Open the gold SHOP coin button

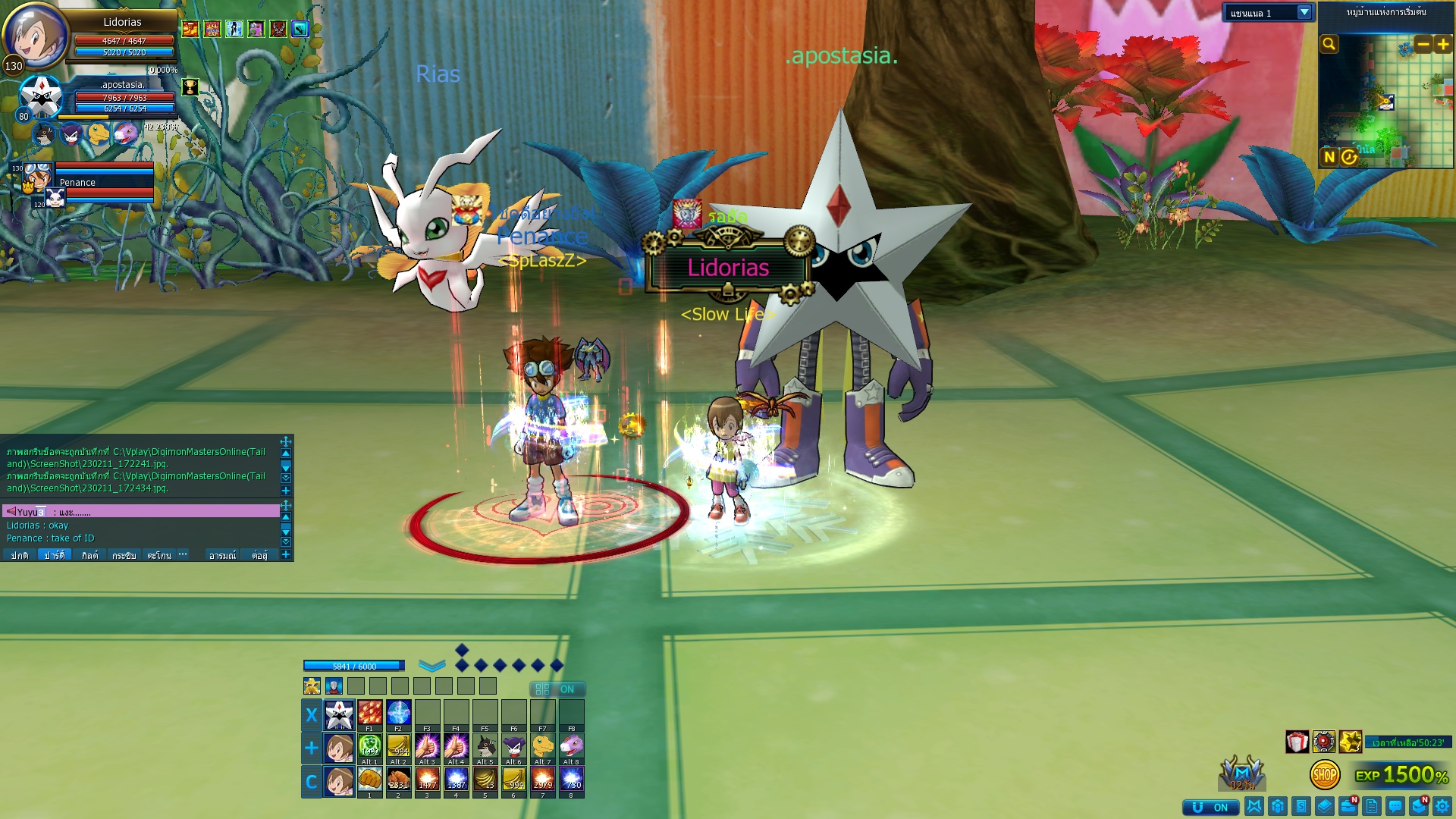point(1324,774)
